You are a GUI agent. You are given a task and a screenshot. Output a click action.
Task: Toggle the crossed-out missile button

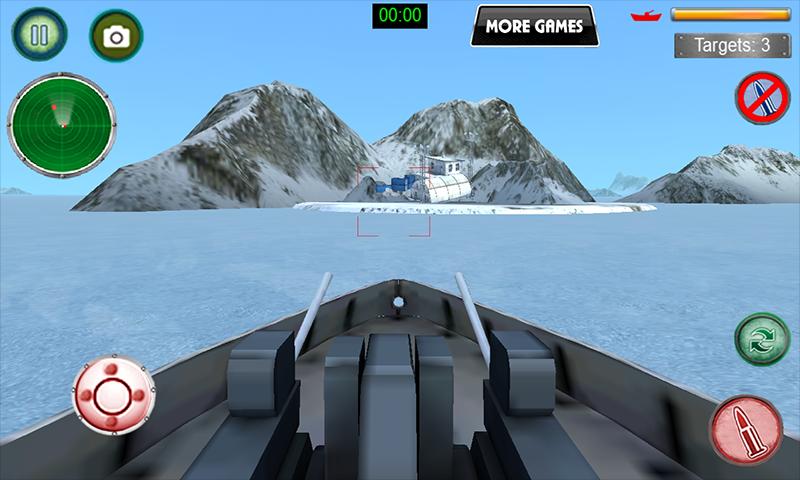click(763, 98)
